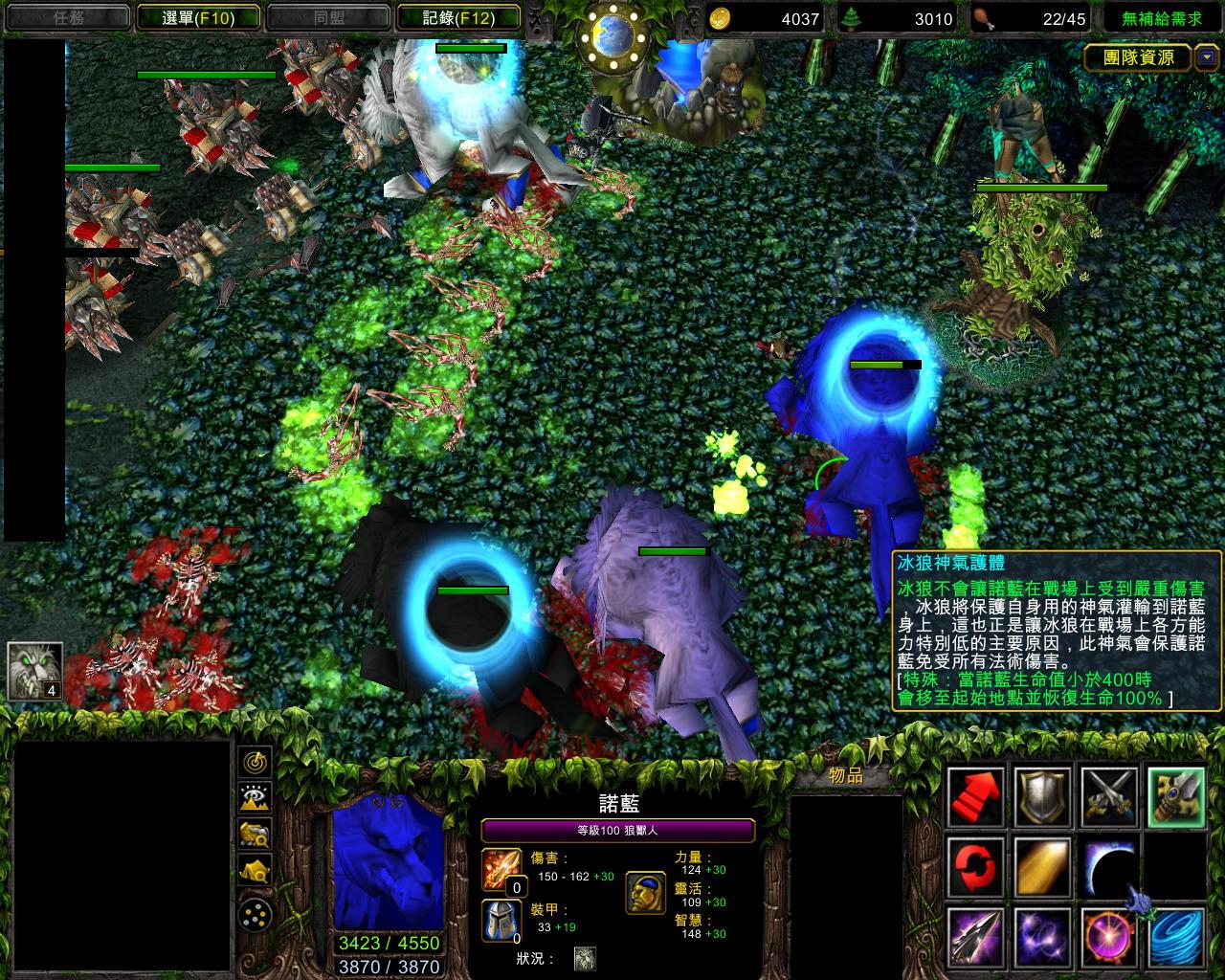Screen dimensions: 1225x980
Task: Open the 同盟 allies menu
Action: tap(329, 17)
